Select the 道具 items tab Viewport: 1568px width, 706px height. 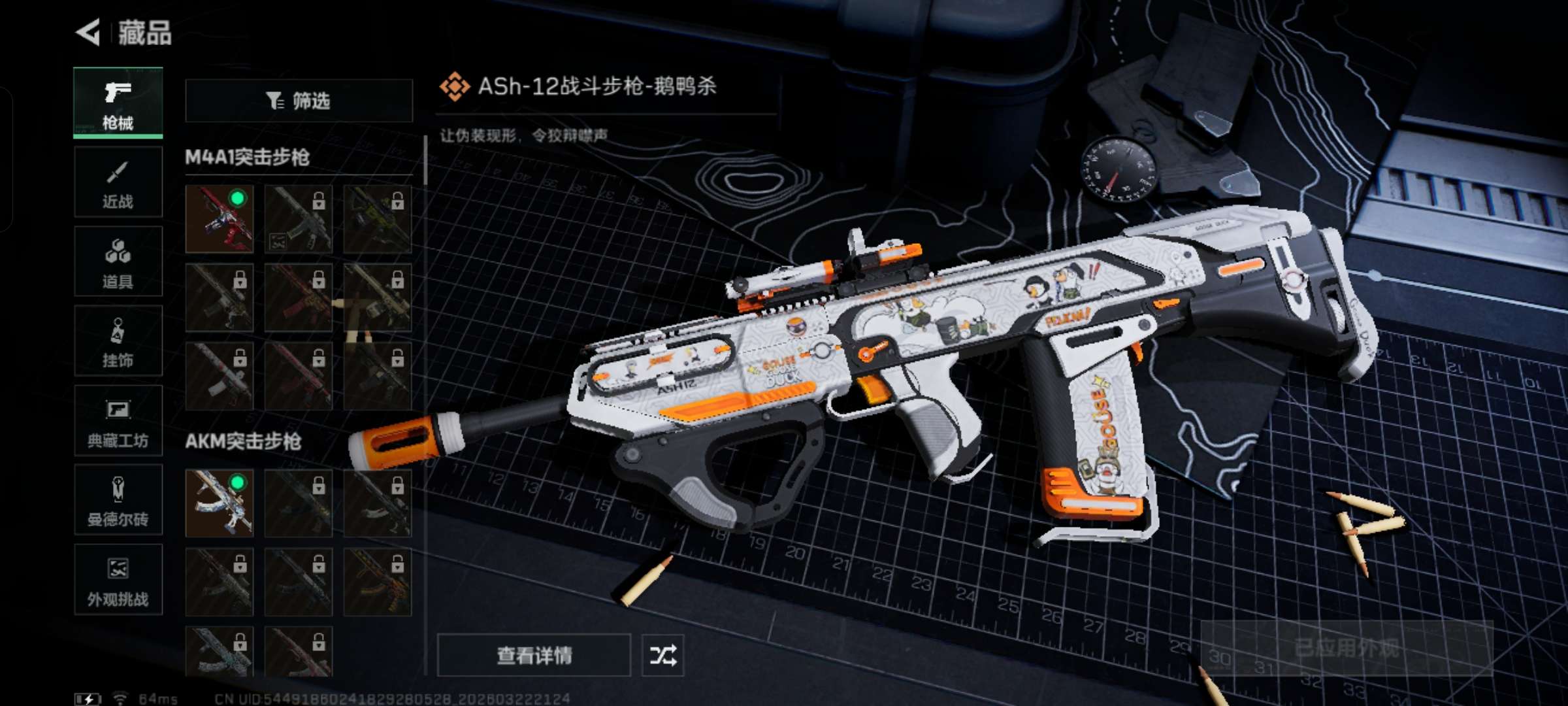pos(118,261)
